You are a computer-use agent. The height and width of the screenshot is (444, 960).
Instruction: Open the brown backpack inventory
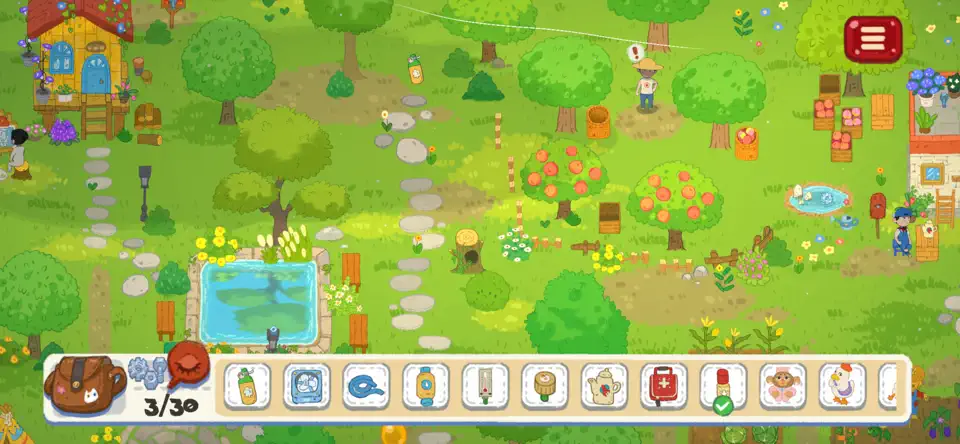click(84, 381)
